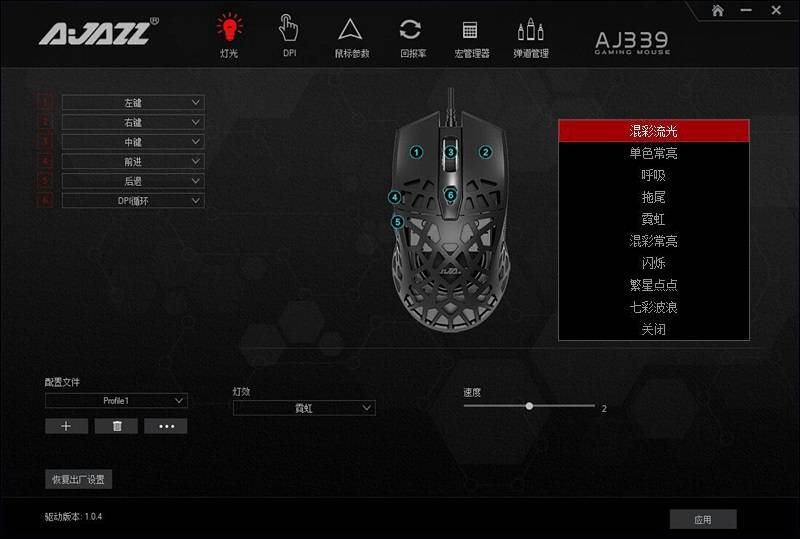The height and width of the screenshot is (539, 800).
Task: Select 关闭 to turn lighting off
Action: pos(653,329)
